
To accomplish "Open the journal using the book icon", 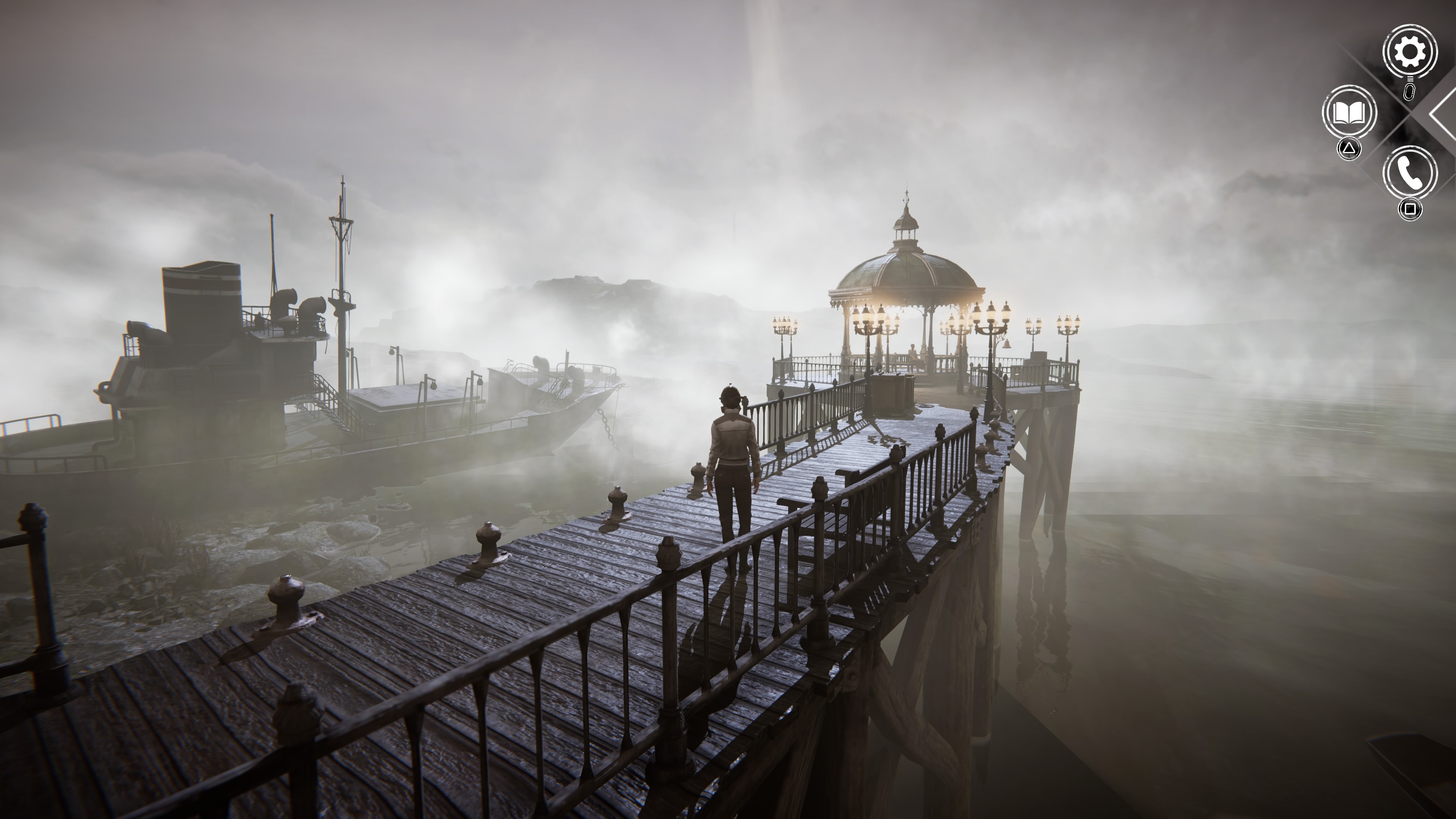I will click(x=1350, y=111).
